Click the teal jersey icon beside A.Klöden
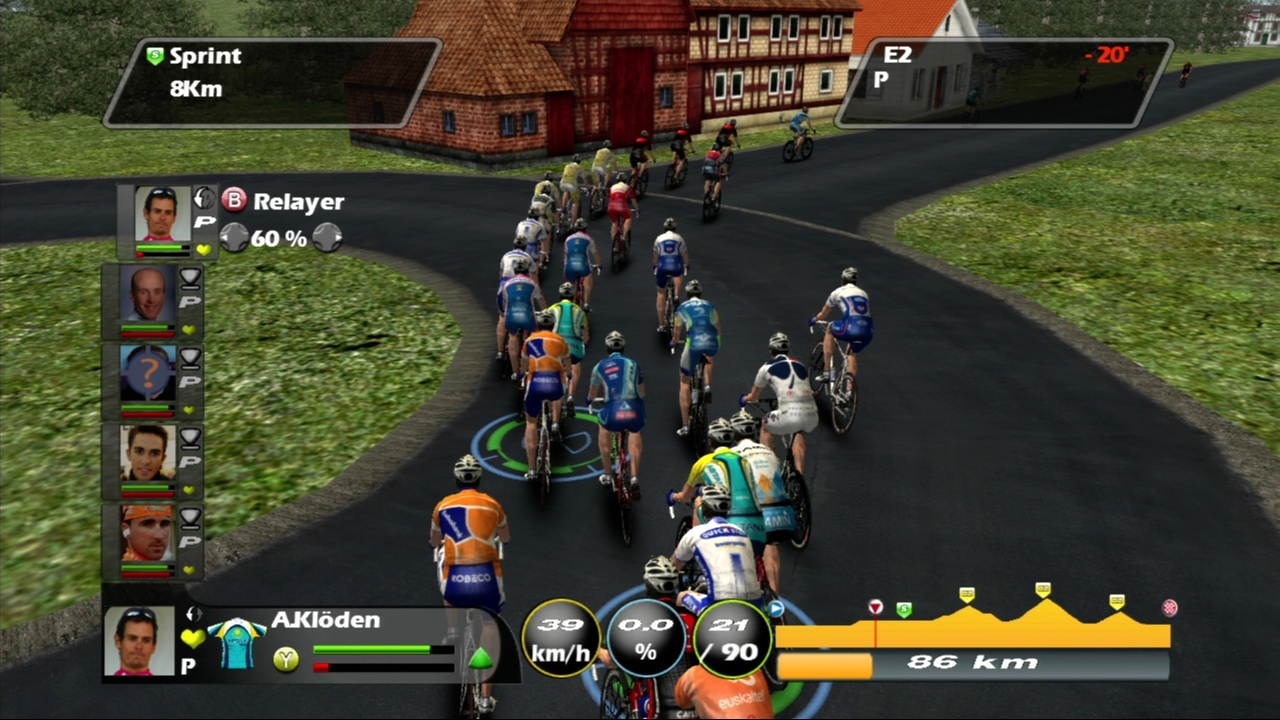Viewport: 1280px width, 720px height. [x=236, y=643]
